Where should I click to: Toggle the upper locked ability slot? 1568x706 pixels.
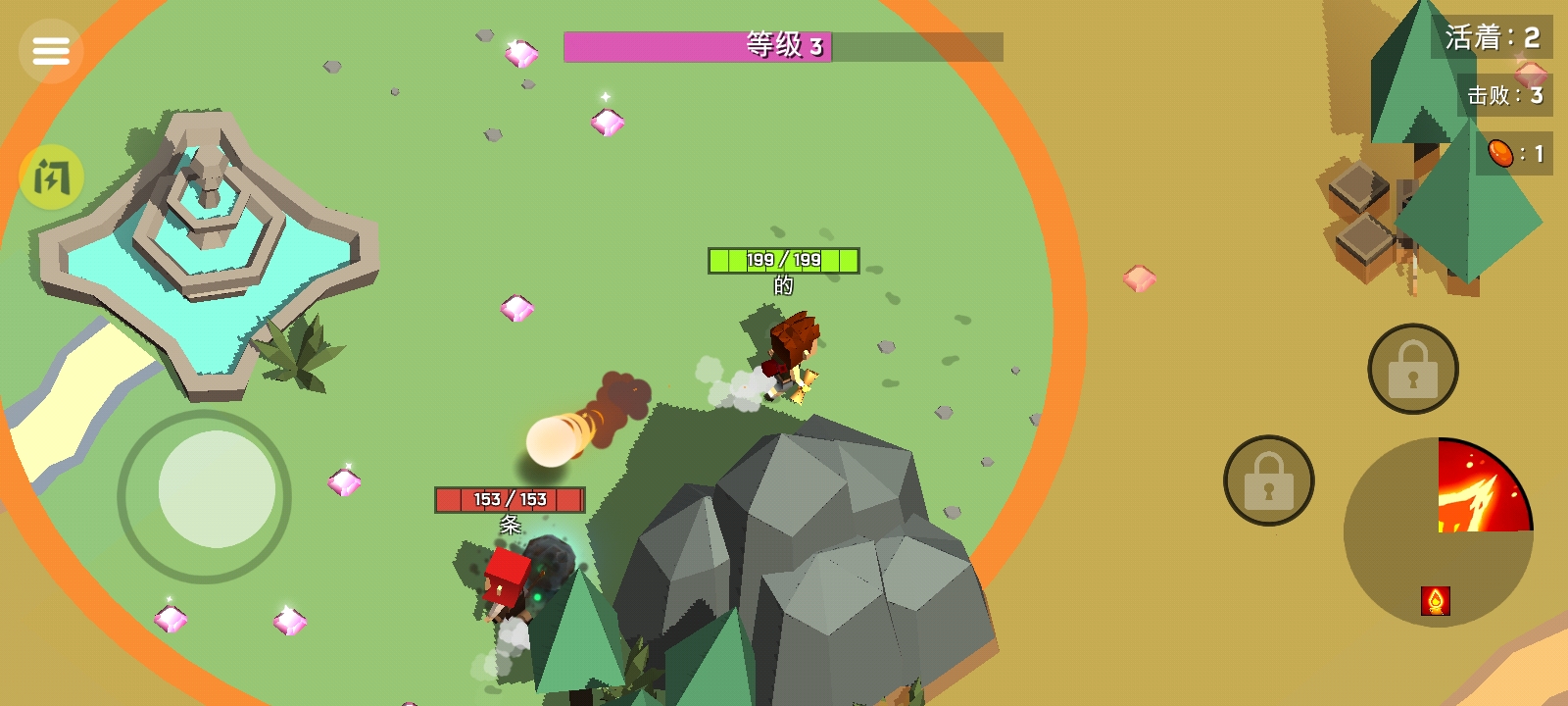(x=1412, y=371)
